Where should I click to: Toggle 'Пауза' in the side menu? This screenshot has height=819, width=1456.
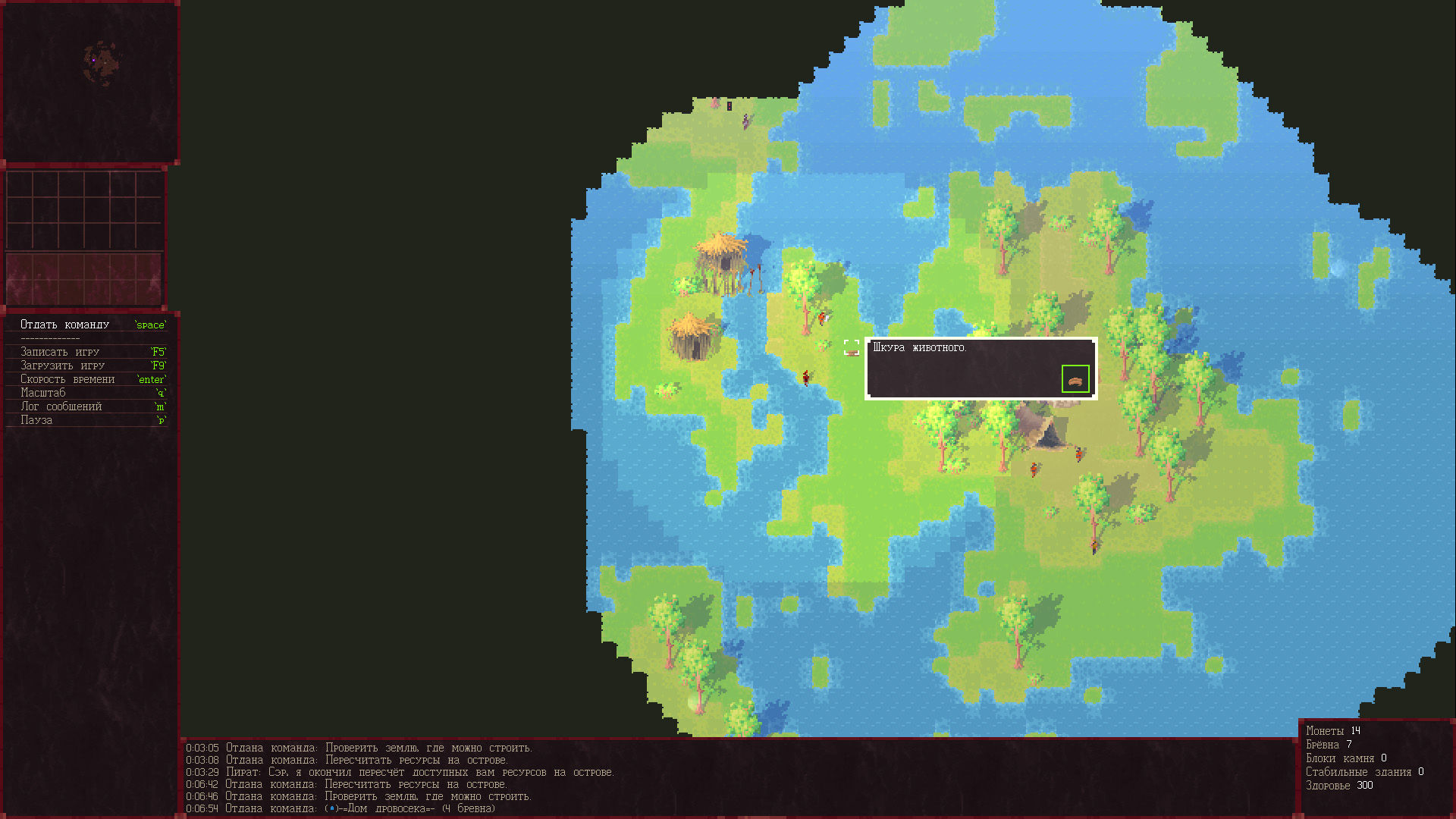pos(36,420)
